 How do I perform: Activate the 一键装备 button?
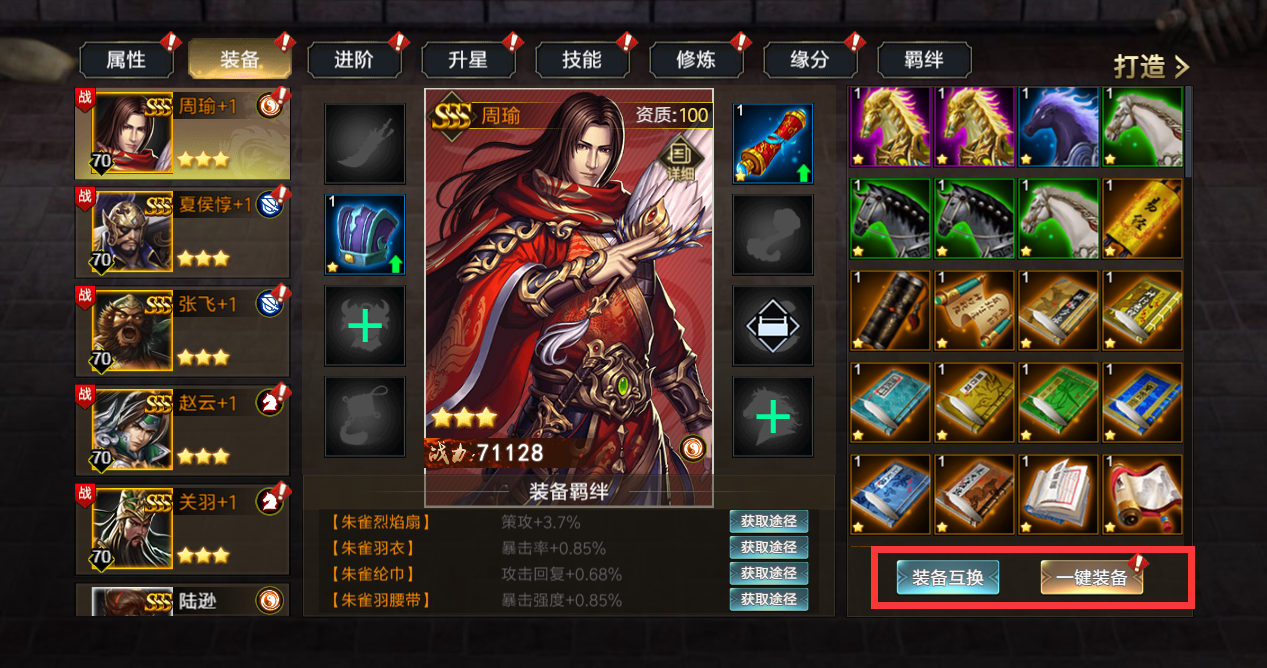point(1091,577)
